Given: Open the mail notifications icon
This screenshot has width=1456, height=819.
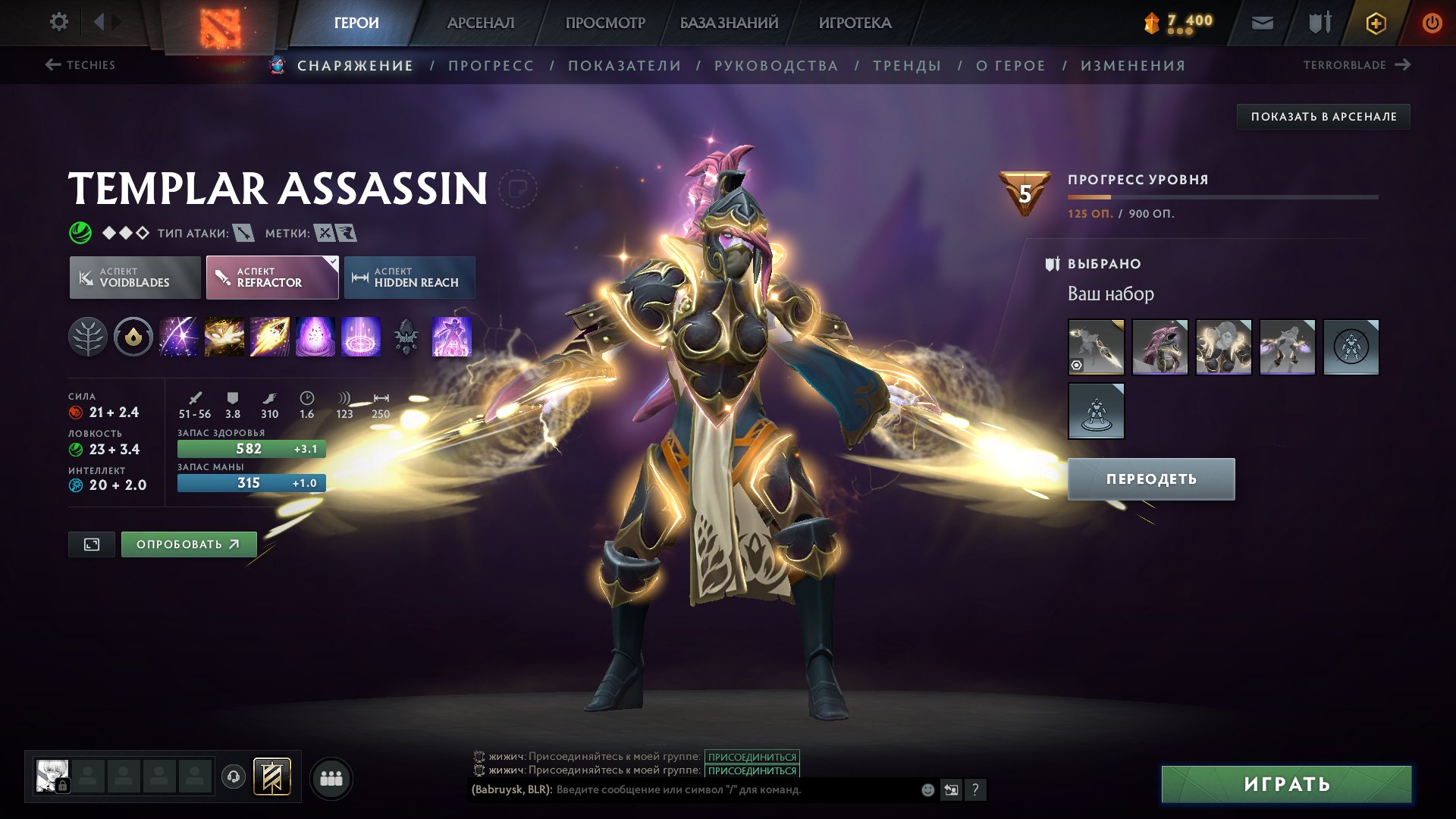Looking at the screenshot, I should [1261, 22].
